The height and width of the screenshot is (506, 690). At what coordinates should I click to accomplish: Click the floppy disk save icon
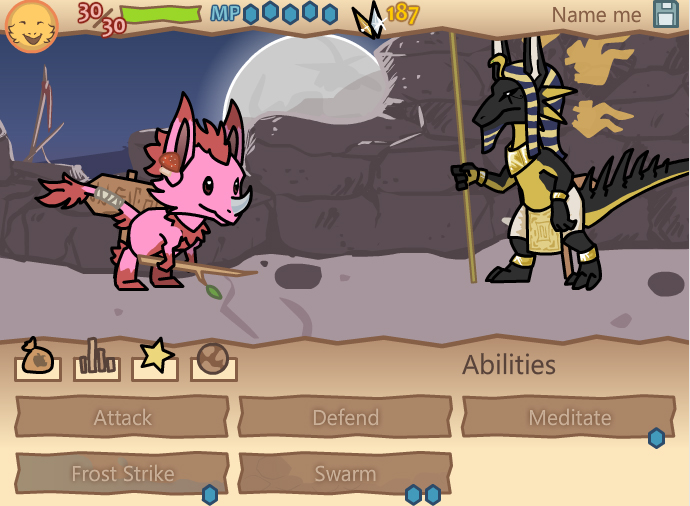pos(666,14)
